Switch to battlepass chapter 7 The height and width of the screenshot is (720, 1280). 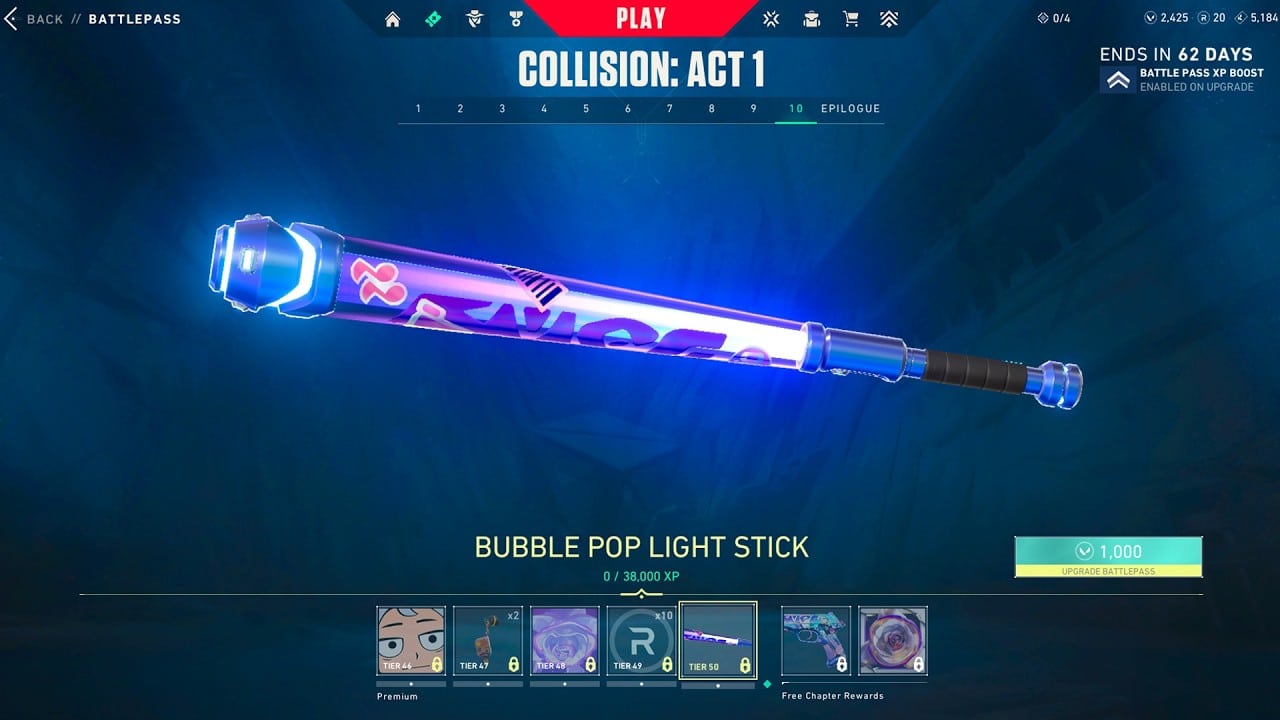pos(669,108)
